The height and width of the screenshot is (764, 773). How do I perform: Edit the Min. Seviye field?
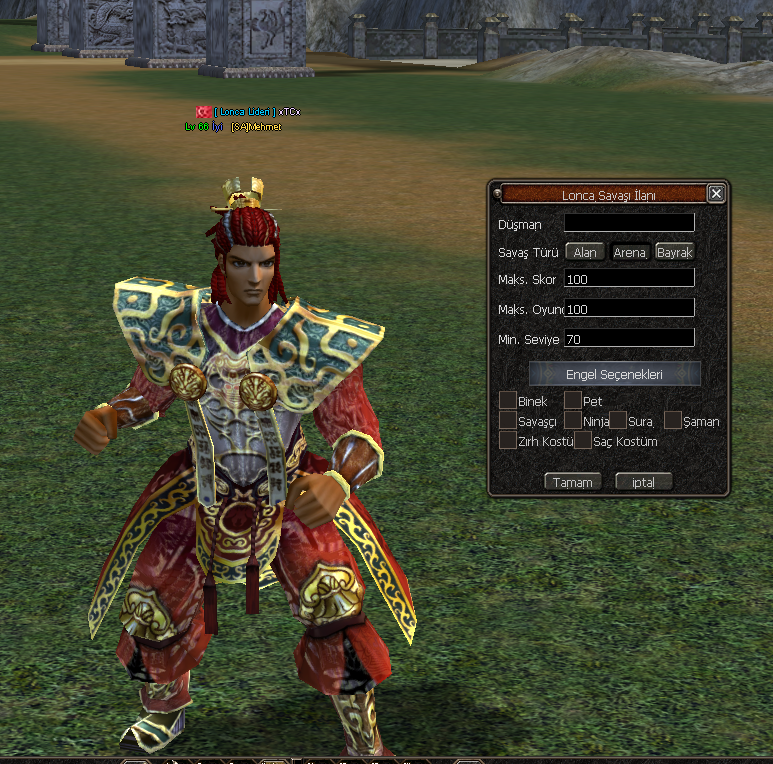coord(629,339)
